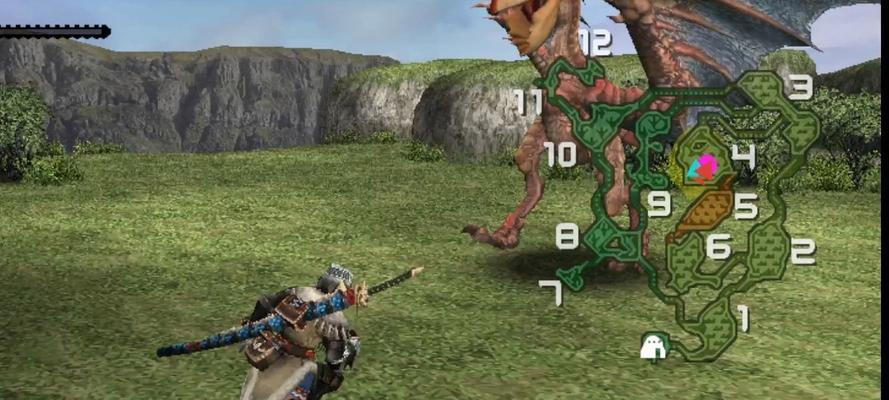Choose map area number 8
889x400 pixels.
tap(567, 237)
